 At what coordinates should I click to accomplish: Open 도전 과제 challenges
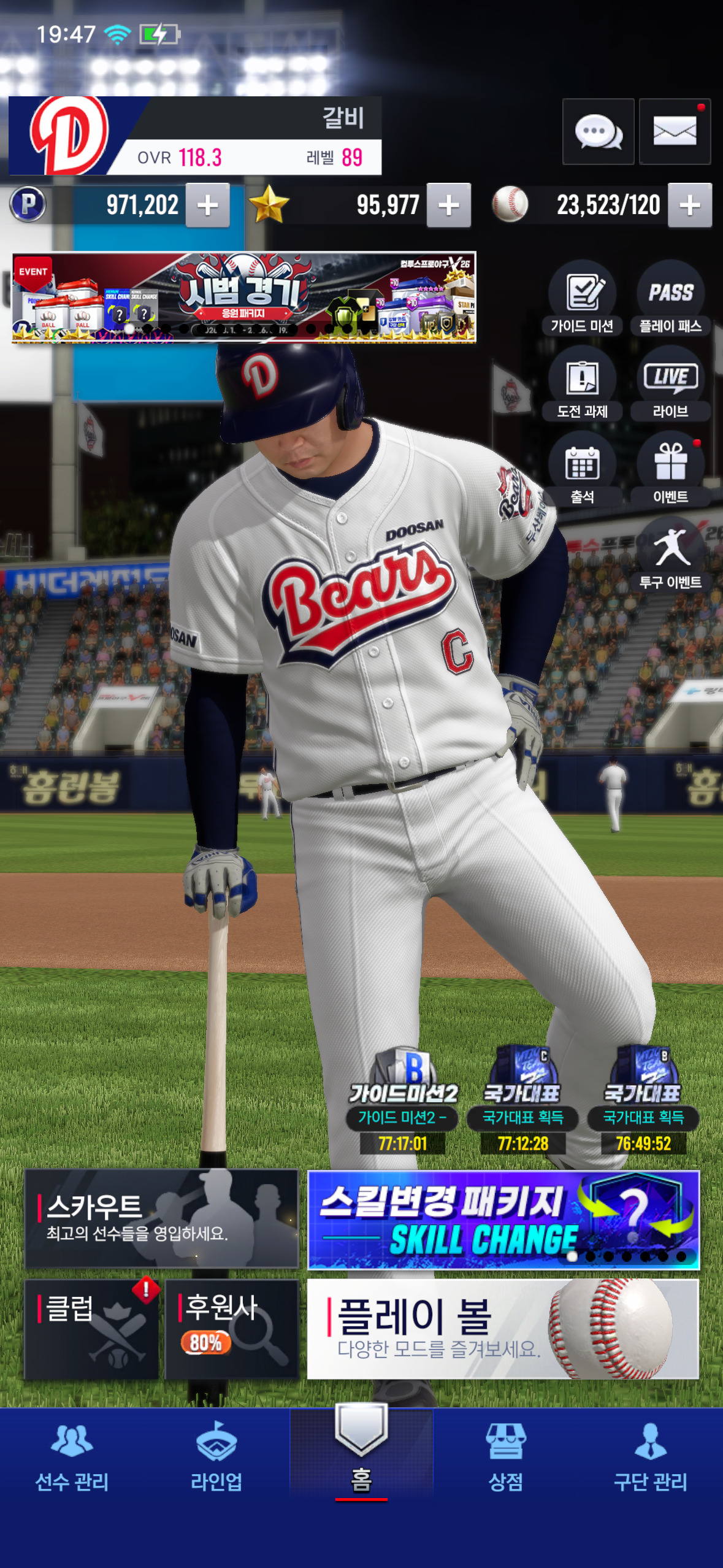(582, 385)
